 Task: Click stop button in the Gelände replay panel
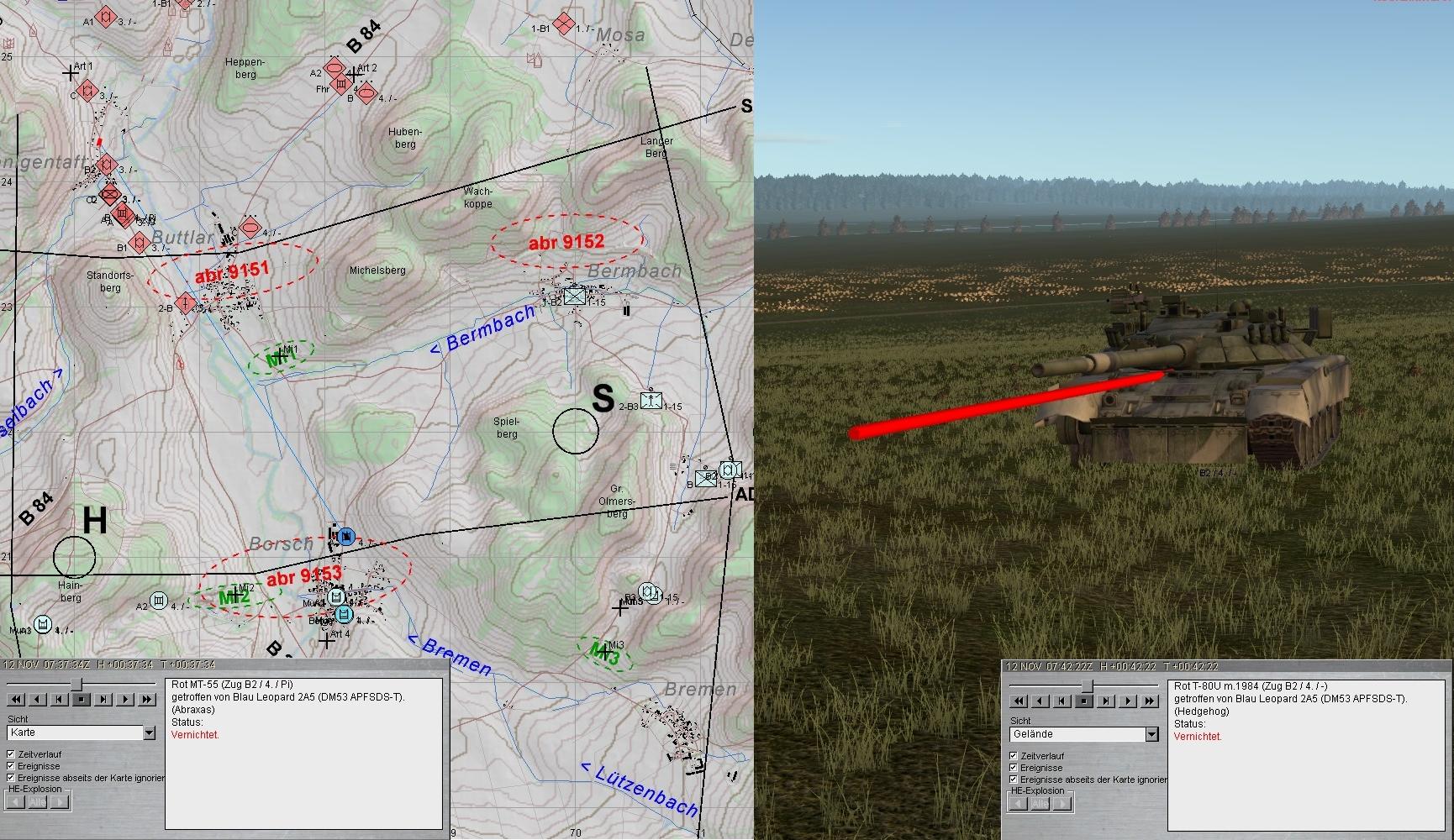coord(1084,701)
